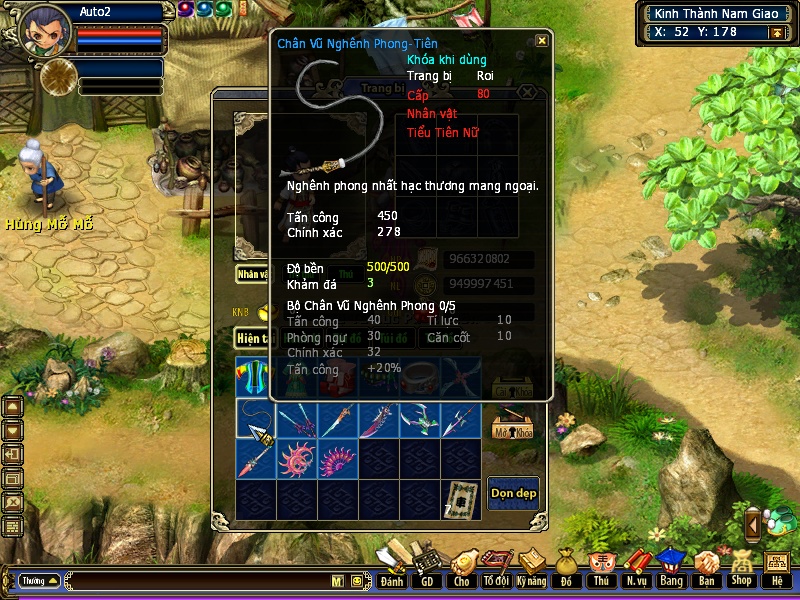Open the Thường chat channel dropdown

pos(39,580)
